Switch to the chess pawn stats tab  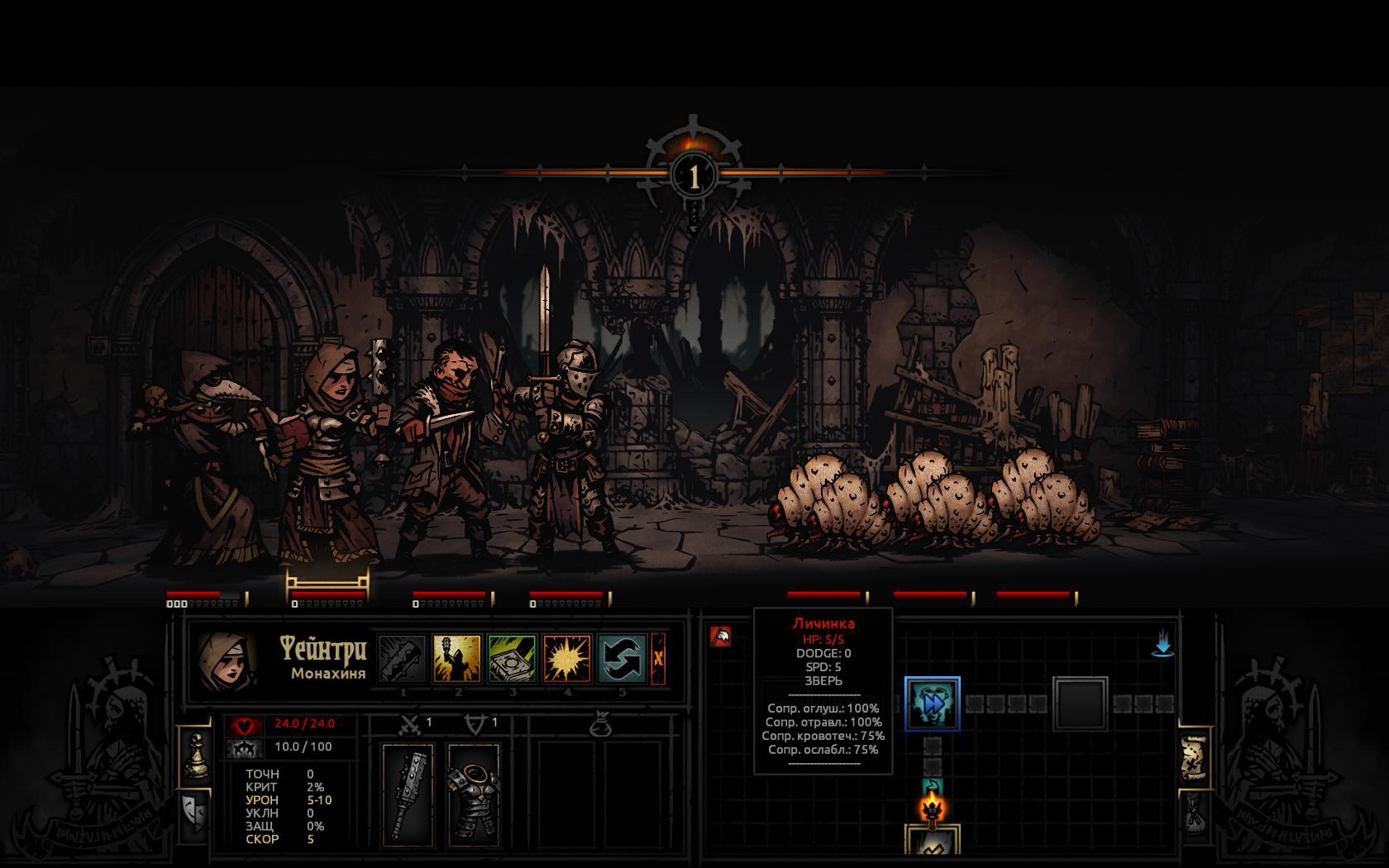(x=196, y=756)
